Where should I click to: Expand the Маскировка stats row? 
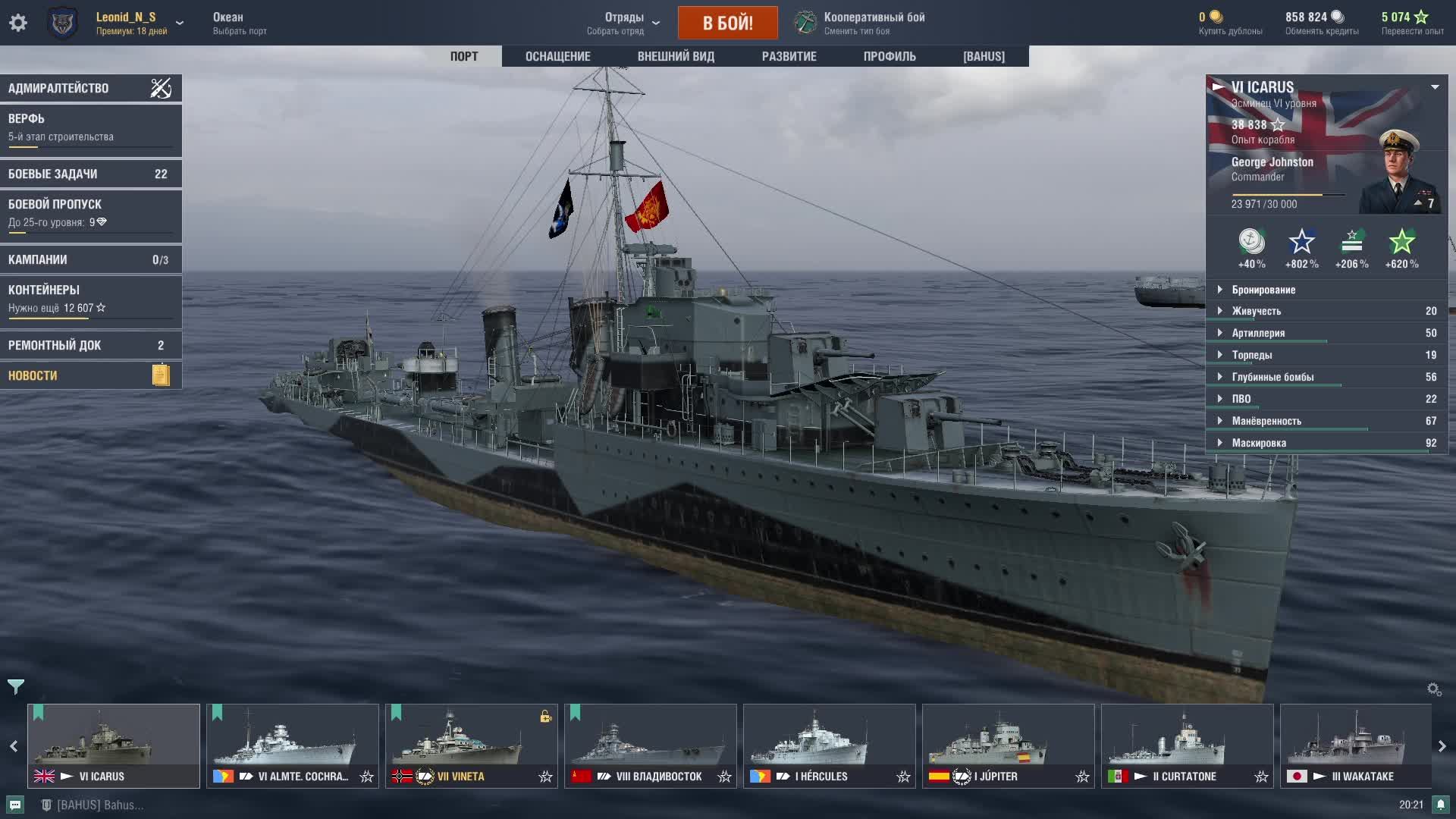tap(1258, 443)
